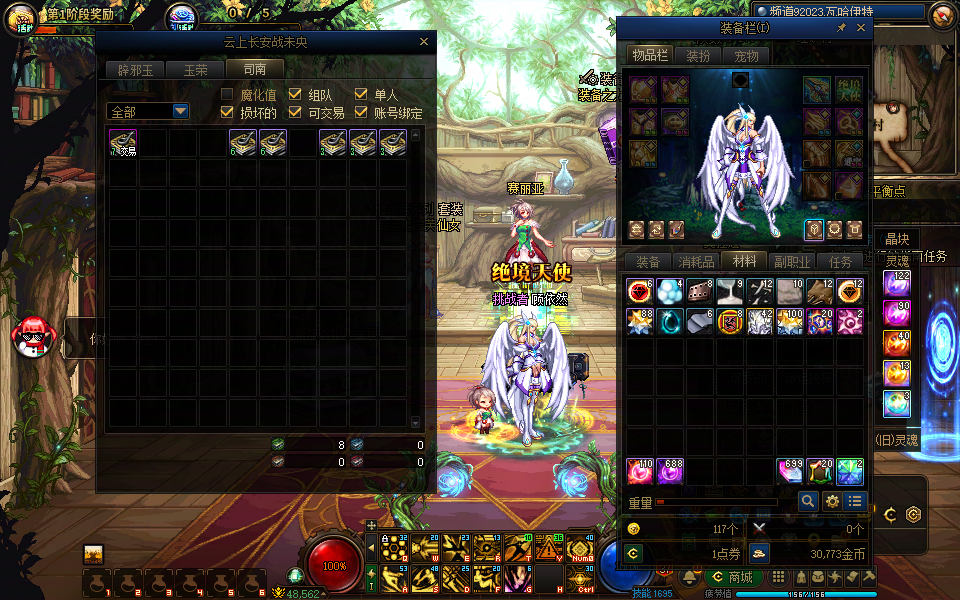Toggle the 账号绑定 checkbox
The image size is (960, 600).
[x=362, y=113]
